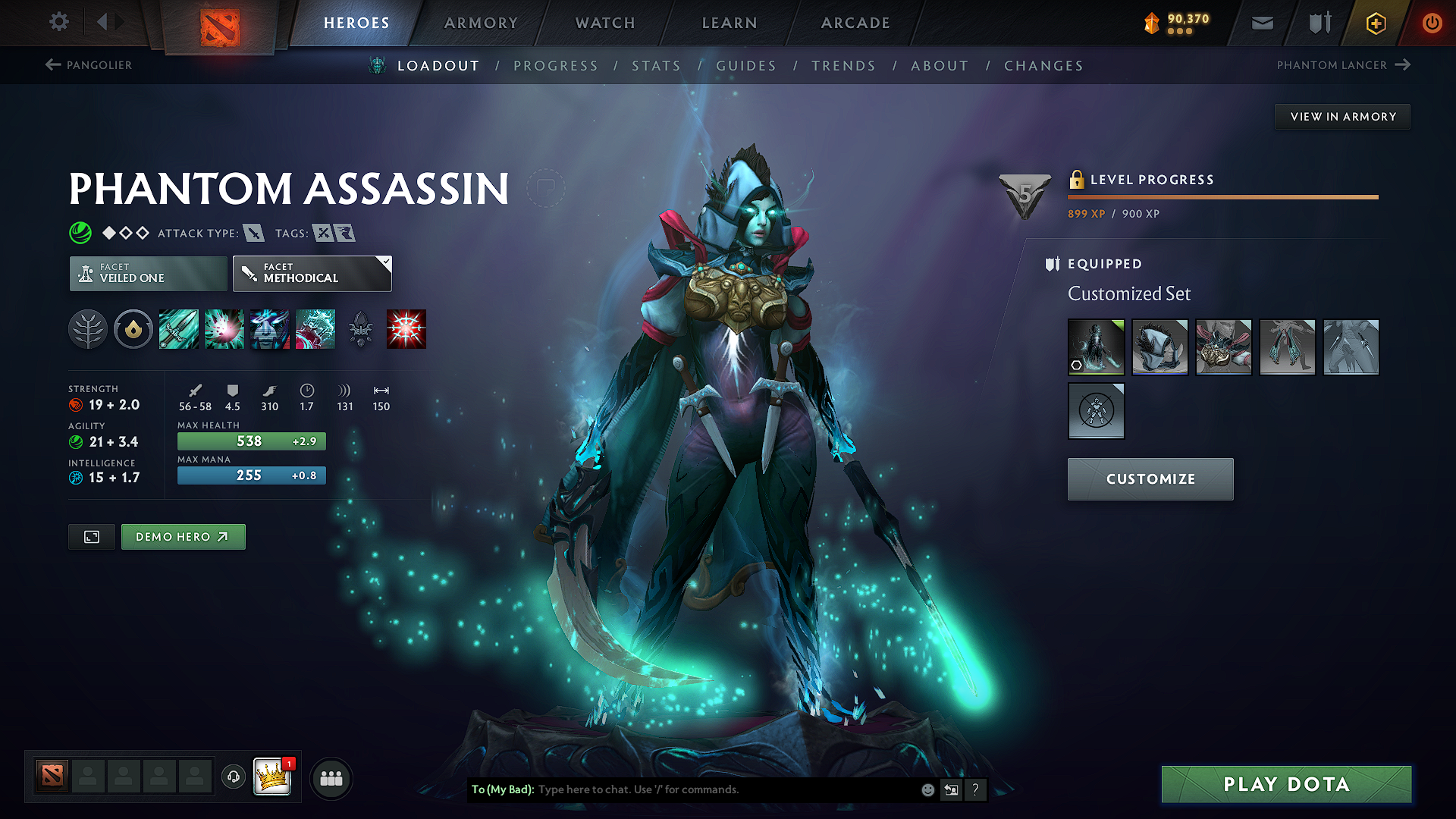Click the CUSTOMIZE button
The image size is (1456, 819).
point(1150,479)
